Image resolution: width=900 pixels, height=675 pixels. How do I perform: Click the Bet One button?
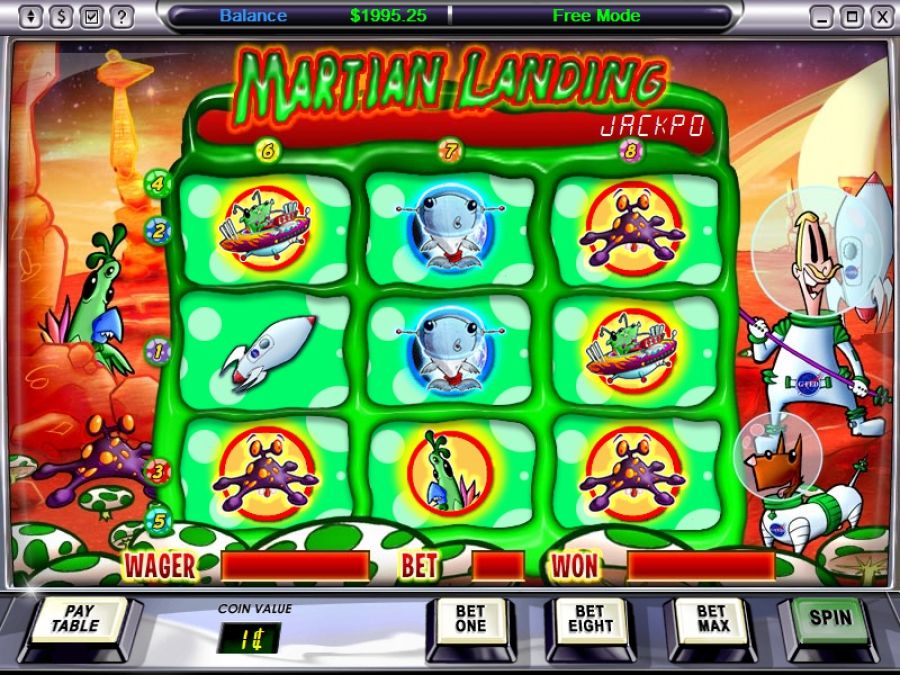coord(469,619)
